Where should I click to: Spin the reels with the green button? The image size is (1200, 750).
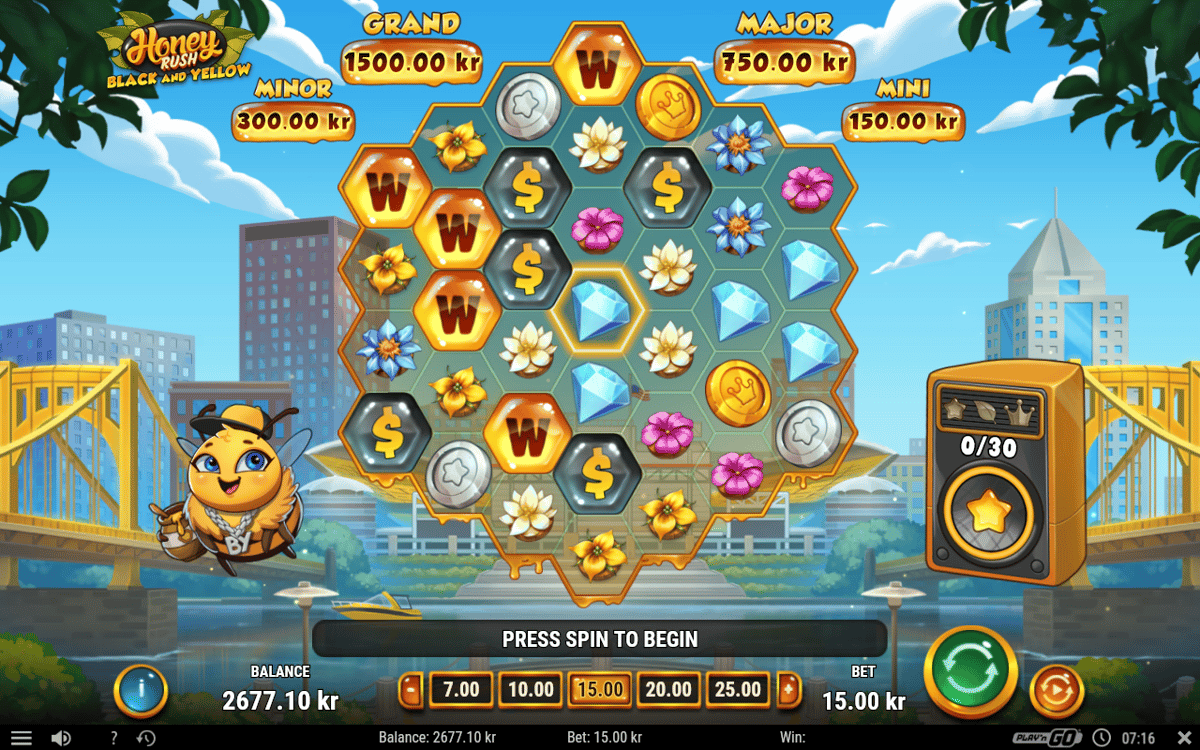point(970,670)
